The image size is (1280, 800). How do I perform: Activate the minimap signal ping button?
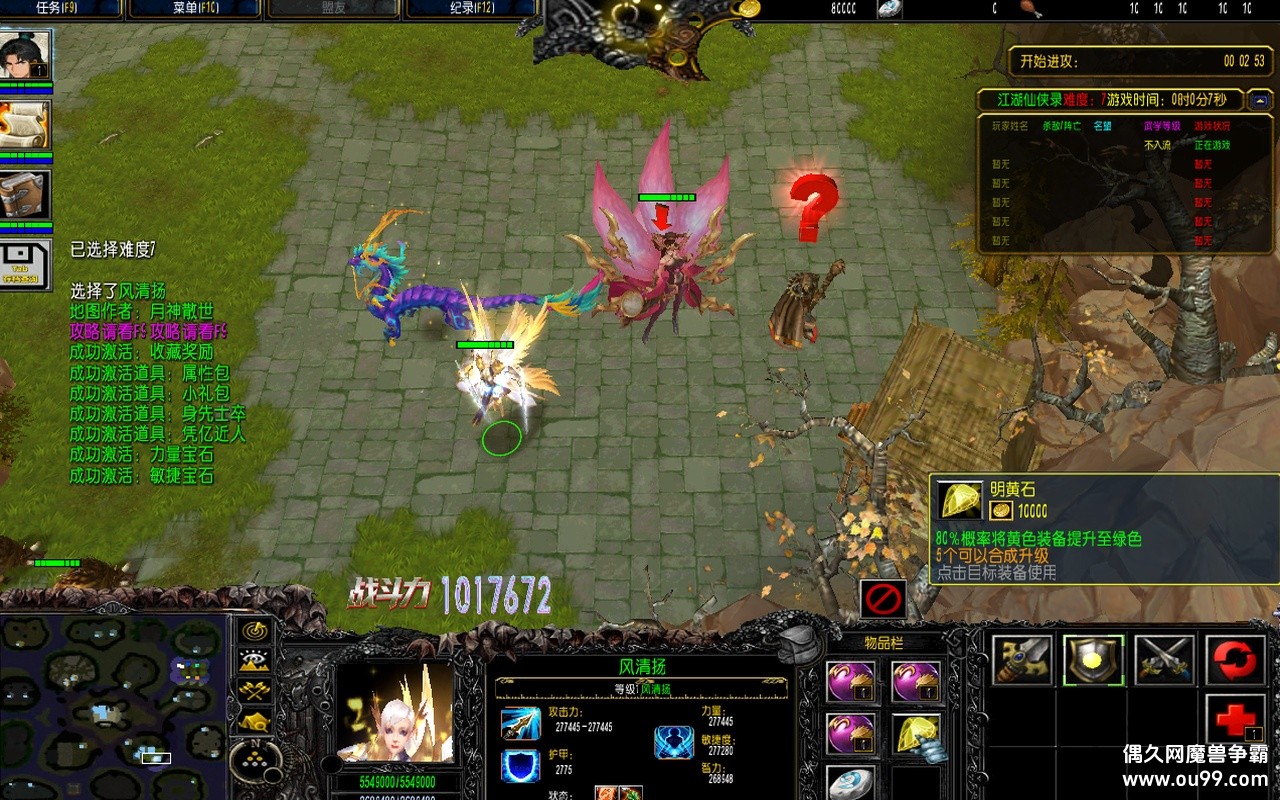tap(256, 632)
